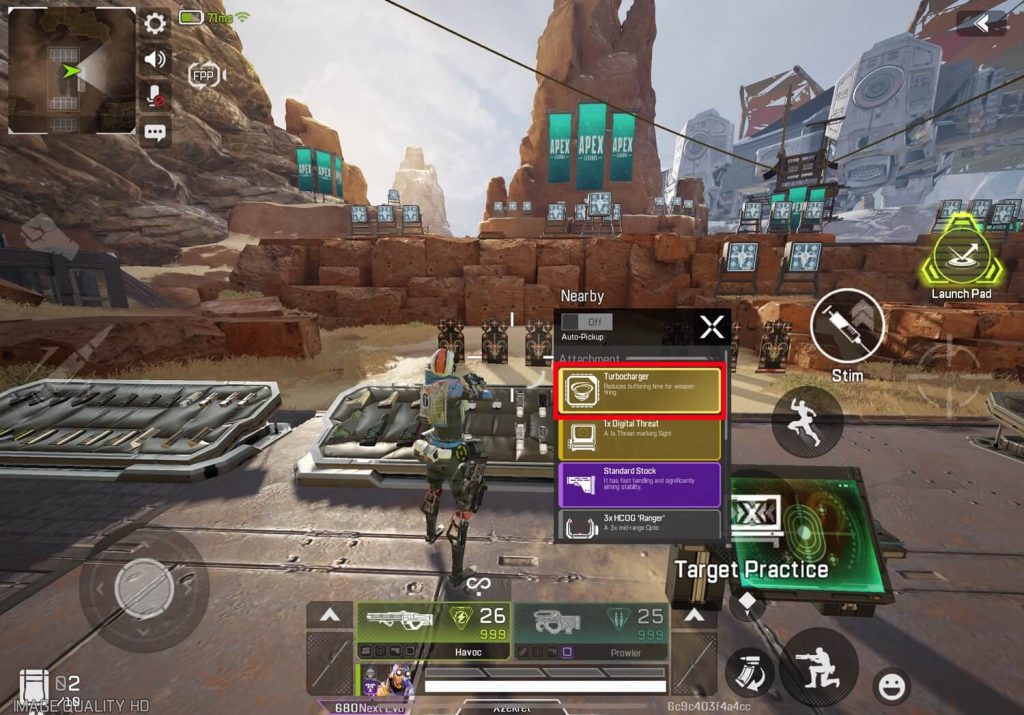
Task: Reload using the magazine icon
Action: [749, 671]
